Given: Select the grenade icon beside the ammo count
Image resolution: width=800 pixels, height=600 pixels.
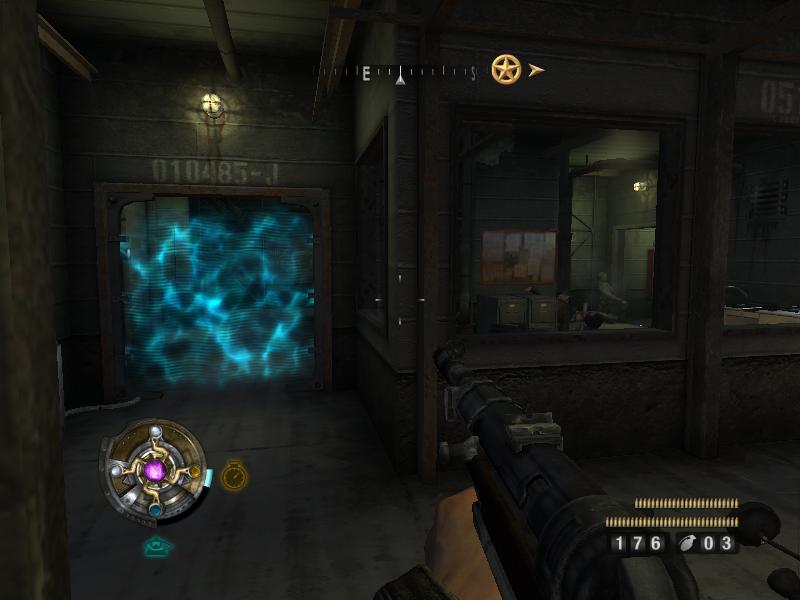Looking at the screenshot, I should 689,544.
